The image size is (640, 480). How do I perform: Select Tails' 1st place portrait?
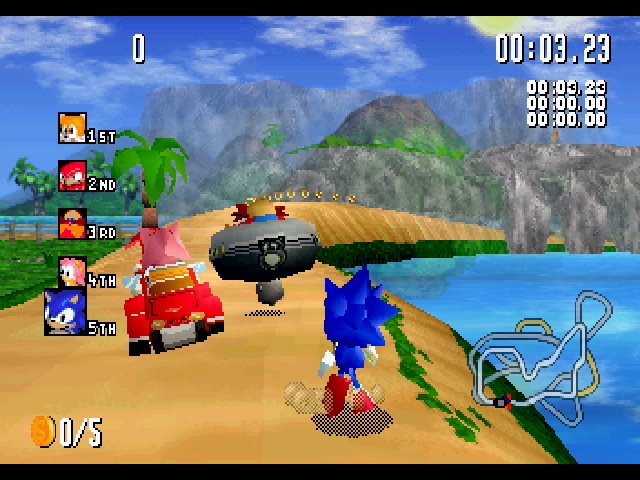[72, 128]
